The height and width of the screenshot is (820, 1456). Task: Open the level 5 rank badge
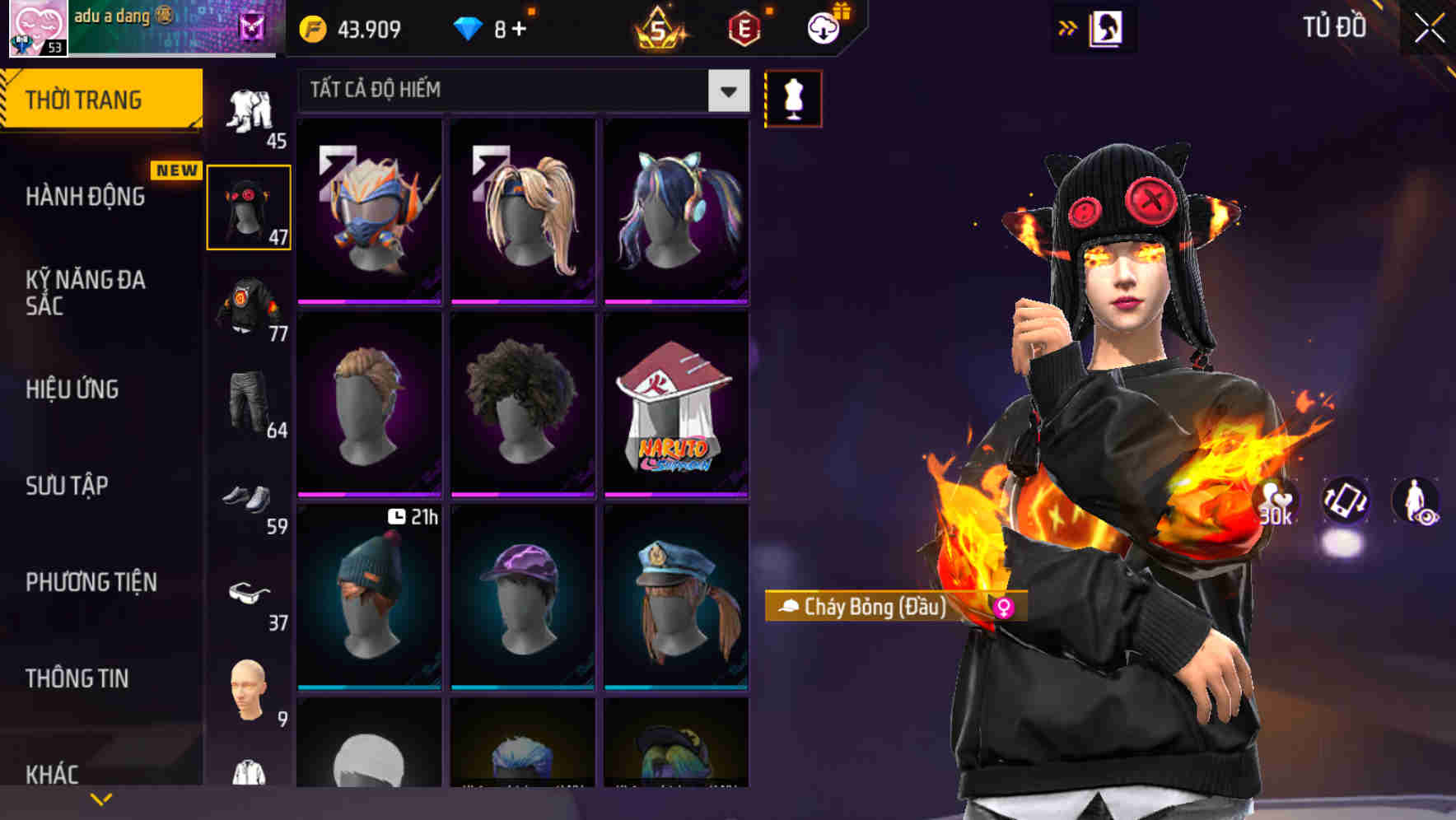click(660, 30)
